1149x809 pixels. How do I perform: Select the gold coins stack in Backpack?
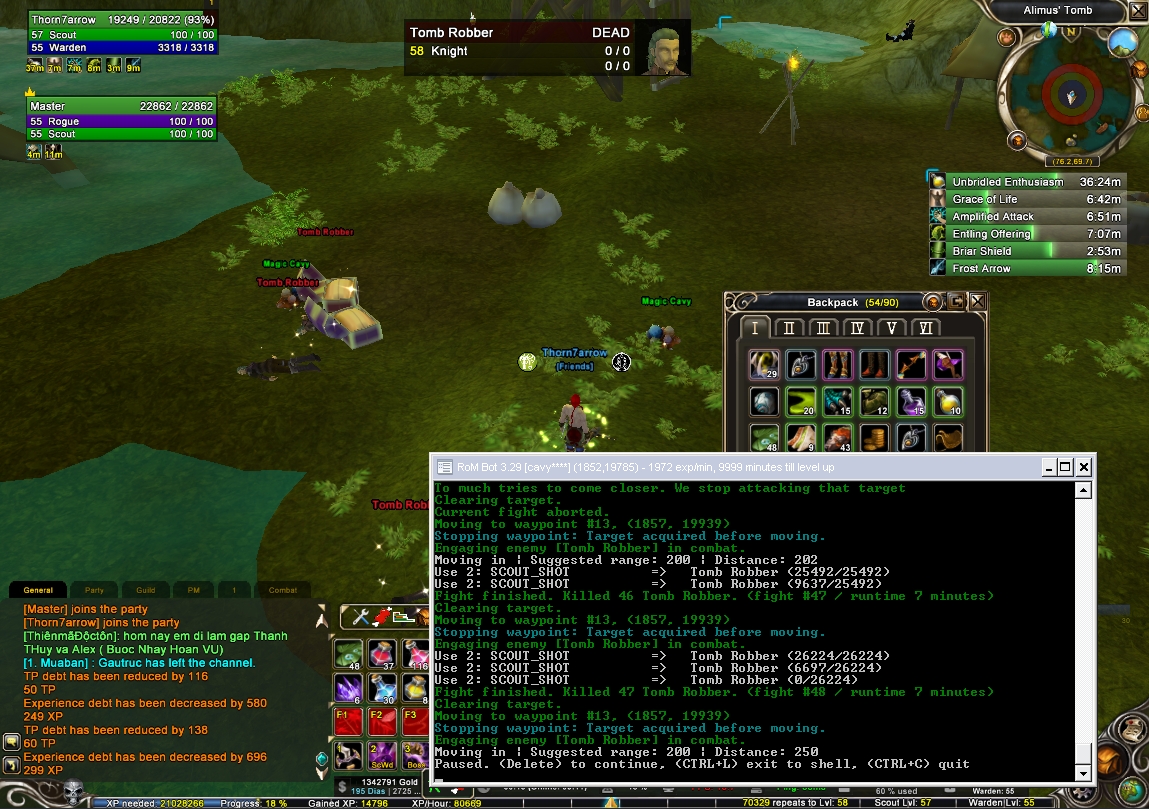click(875, 438)
